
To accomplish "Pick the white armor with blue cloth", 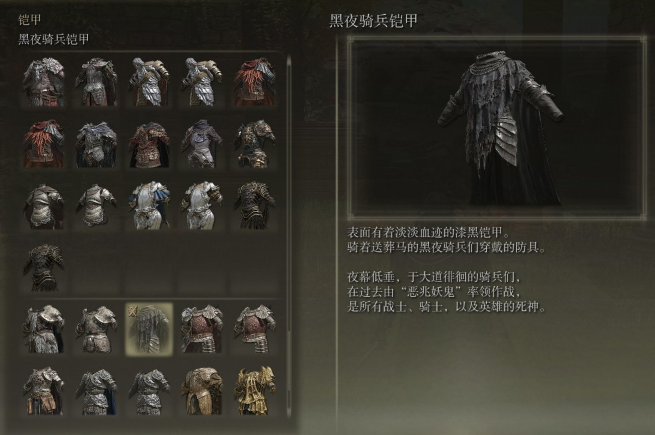I will click(x=149, y=205).
